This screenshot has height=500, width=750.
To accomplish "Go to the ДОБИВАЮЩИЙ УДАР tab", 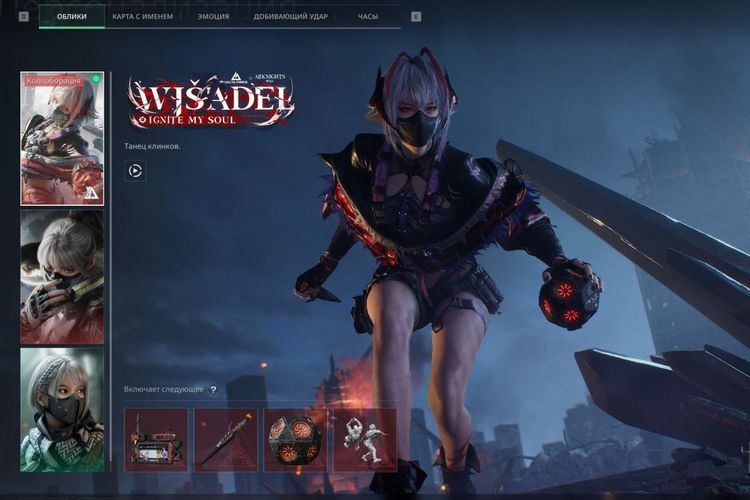I will [289, 17].
